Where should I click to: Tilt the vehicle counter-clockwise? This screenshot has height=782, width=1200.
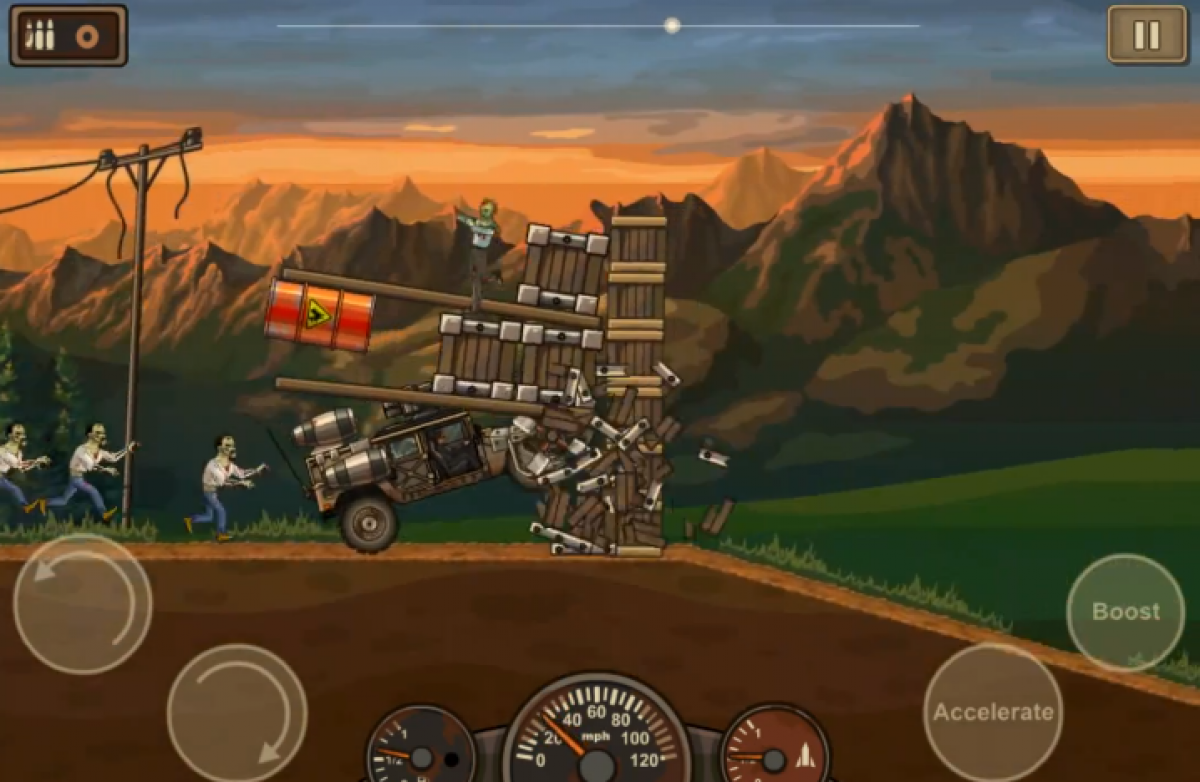click(x=82, y=604)
